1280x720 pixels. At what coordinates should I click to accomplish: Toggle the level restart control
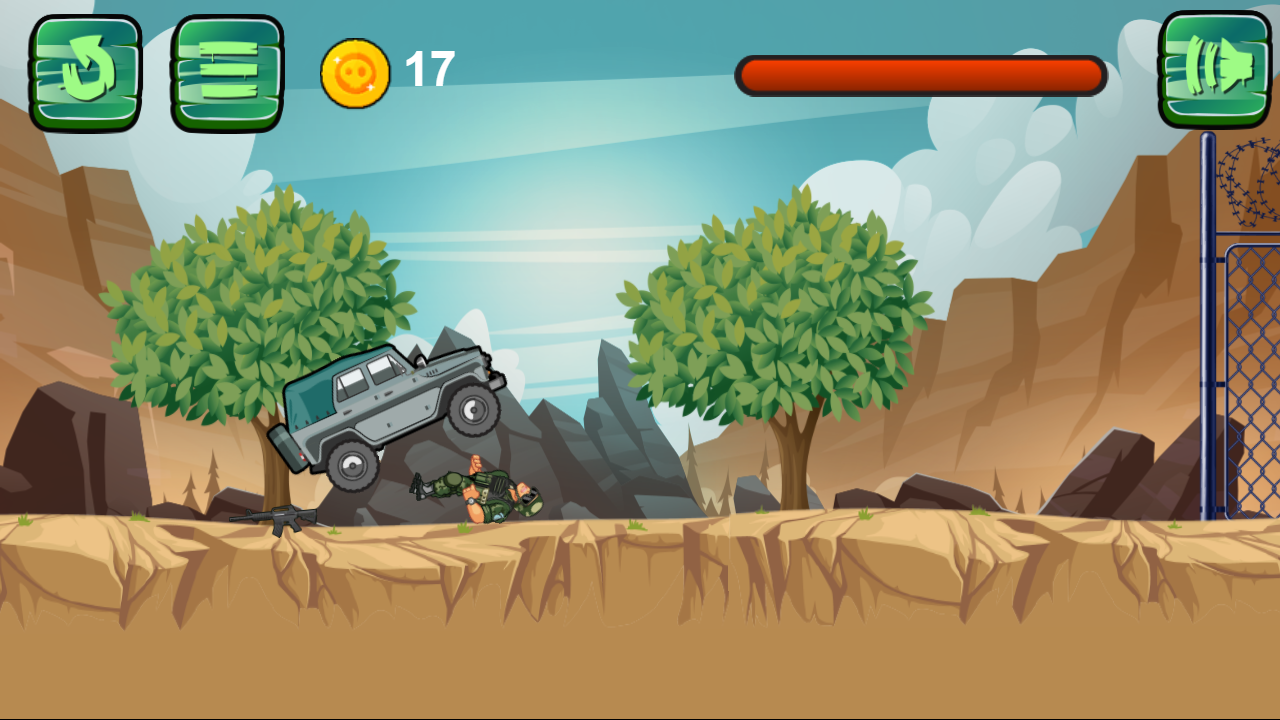pyautogui.click(x=85, y=70)
